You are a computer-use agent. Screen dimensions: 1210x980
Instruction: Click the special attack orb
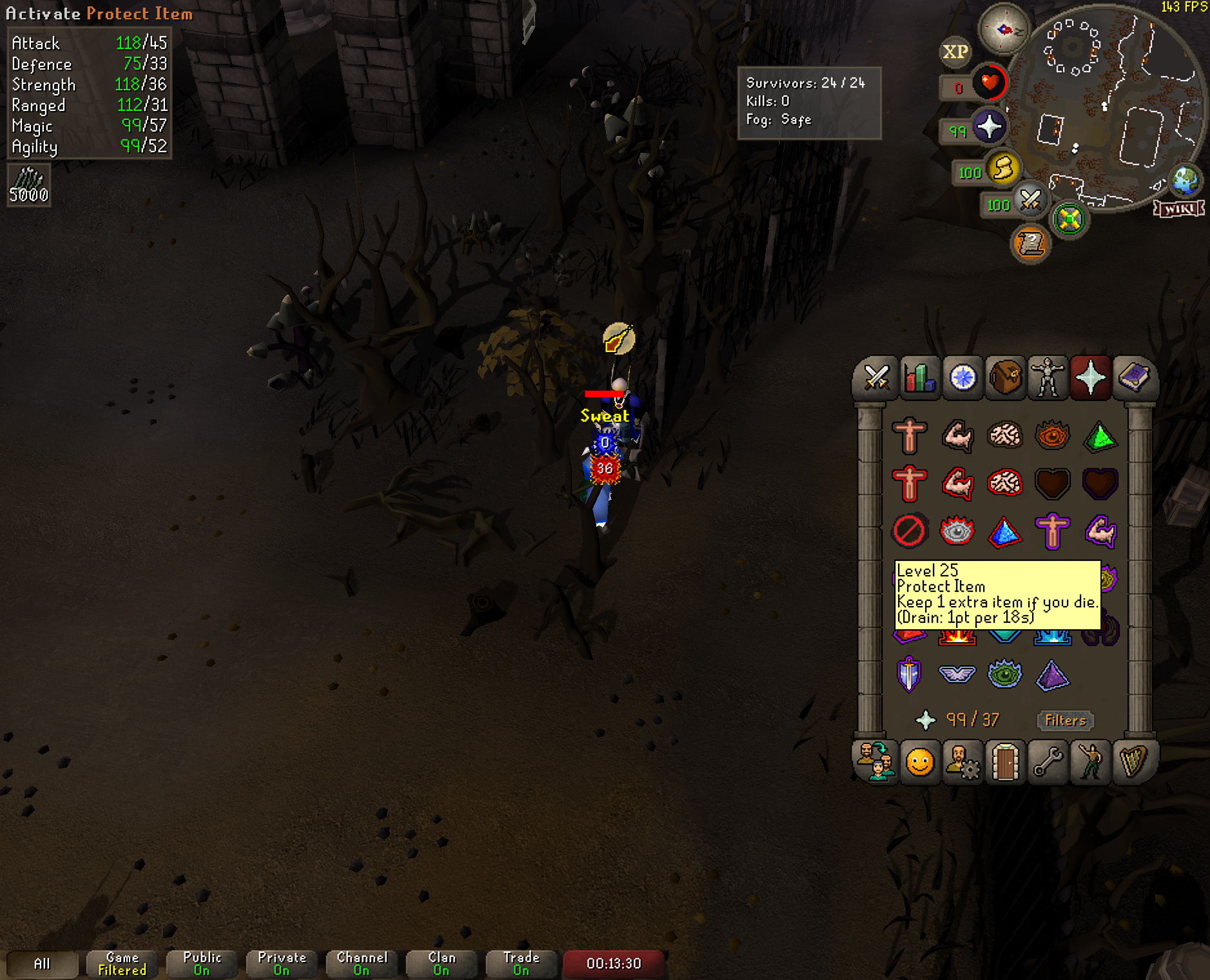(x=1030, y=201)
